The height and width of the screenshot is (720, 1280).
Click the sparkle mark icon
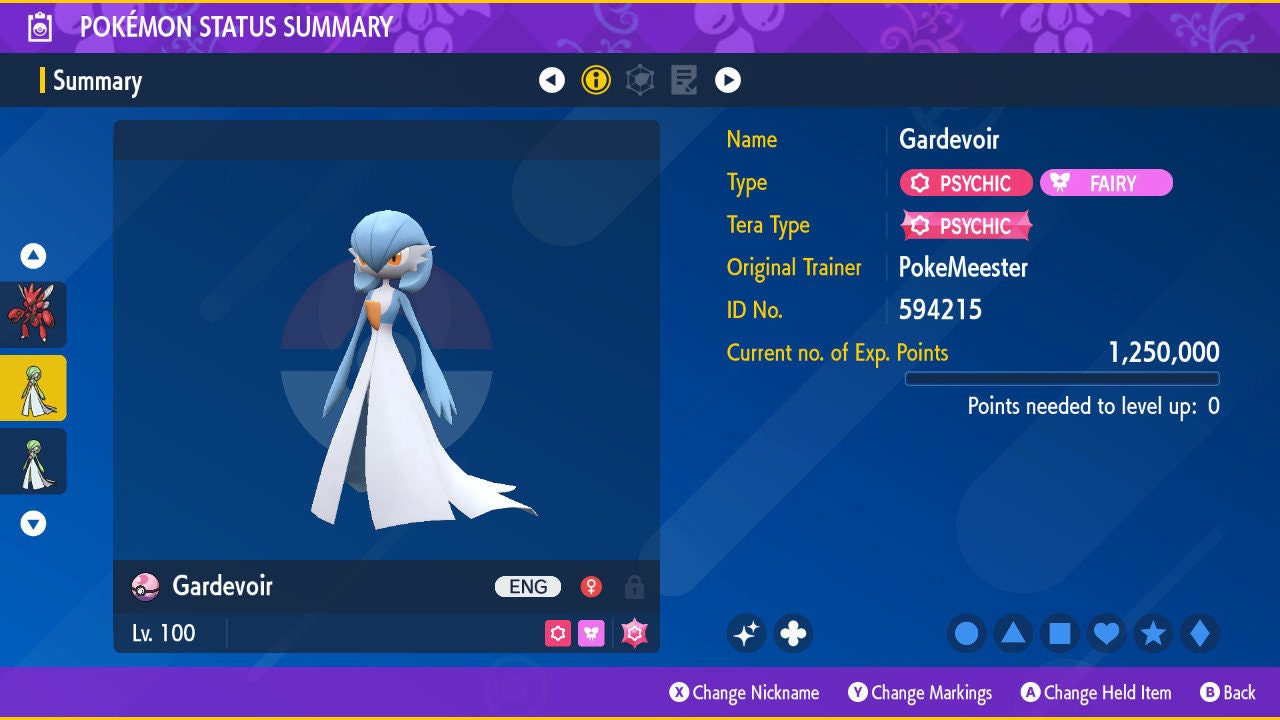tap(746, 633)
